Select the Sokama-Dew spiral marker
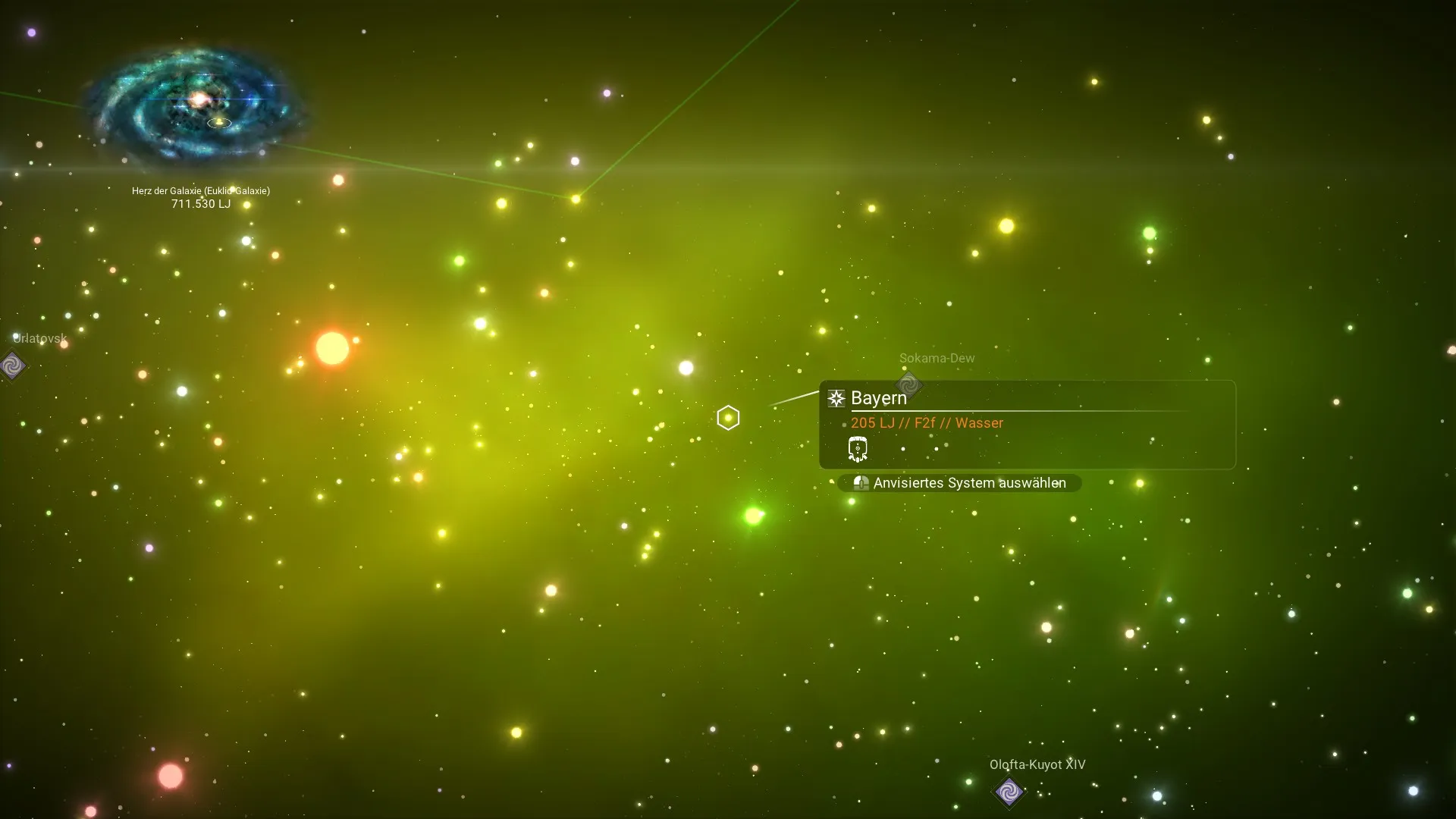Viewport: 1456px width, 819px height. (x=908, y=384)
